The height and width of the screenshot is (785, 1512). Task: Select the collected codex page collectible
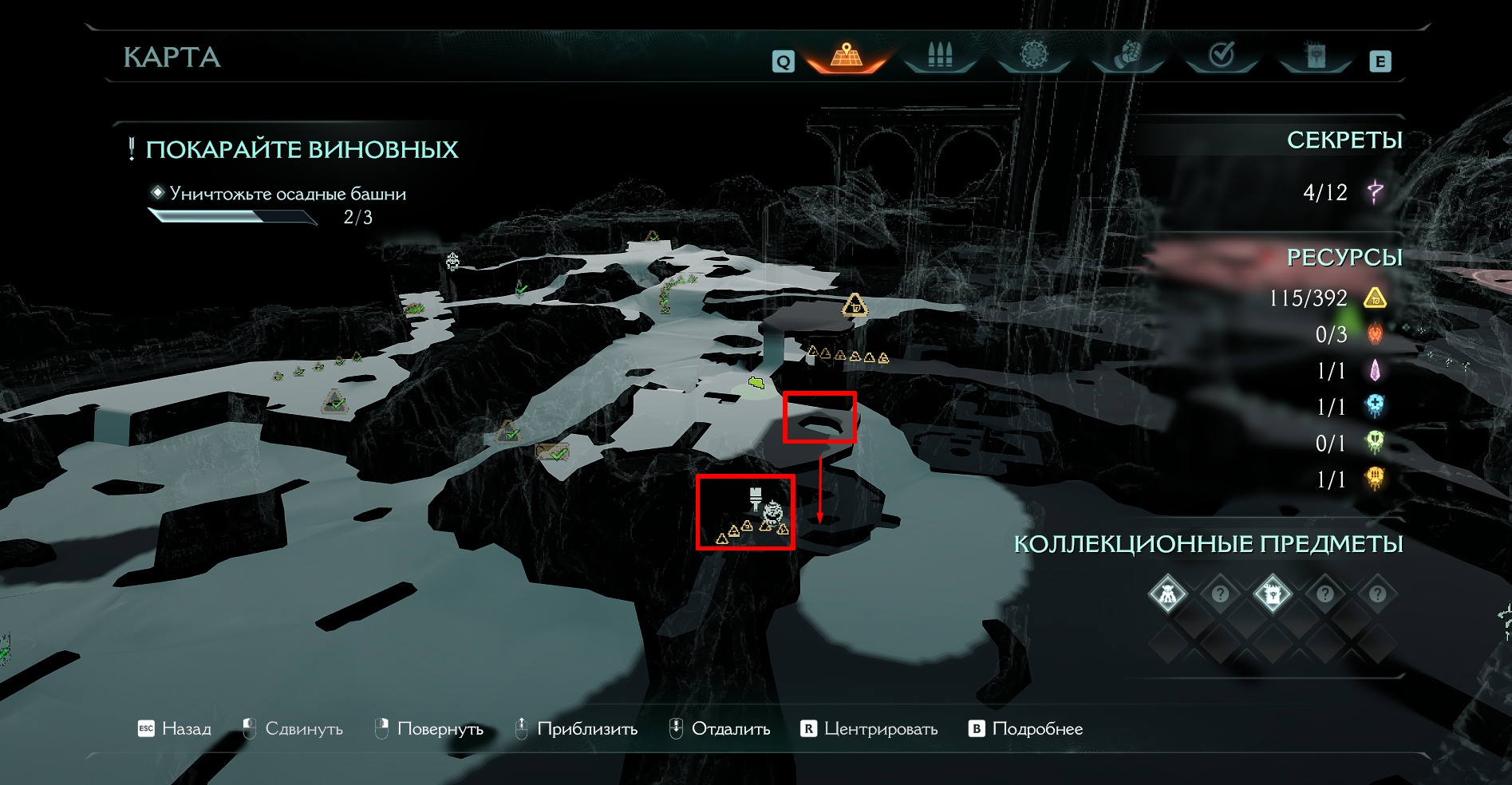pos(1272,594)
